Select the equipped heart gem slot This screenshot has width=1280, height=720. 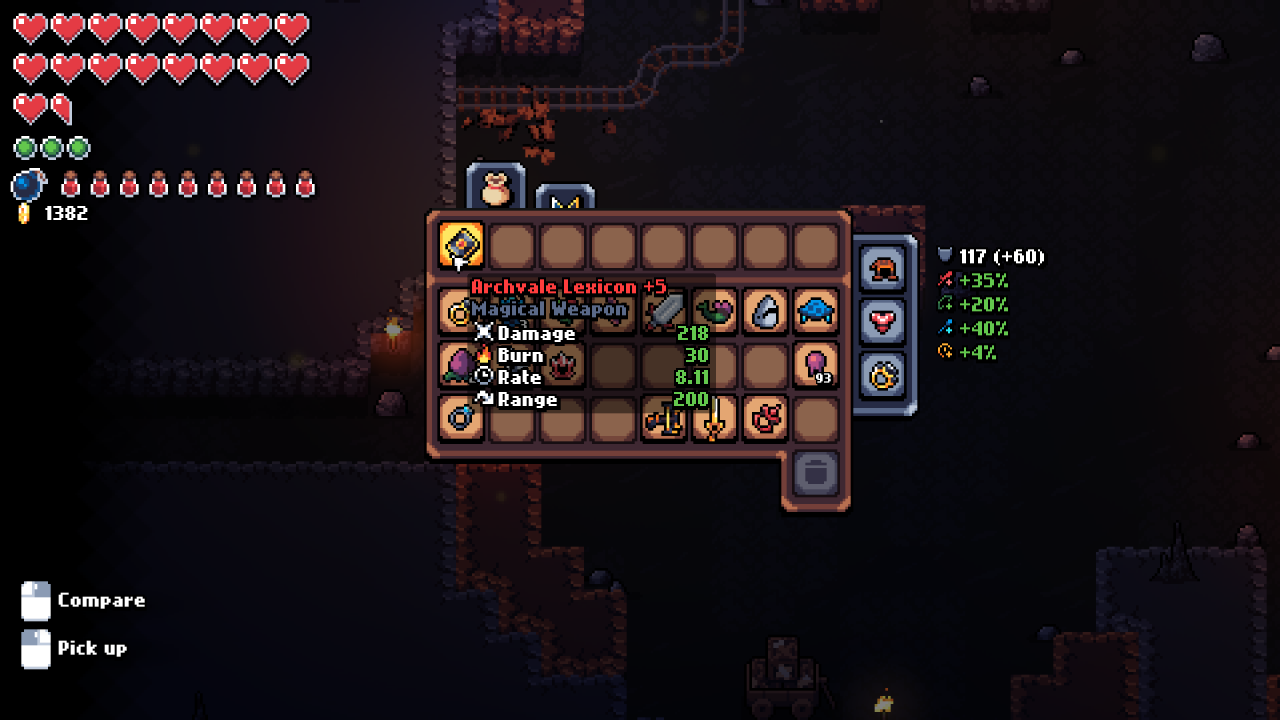point(884,322)
